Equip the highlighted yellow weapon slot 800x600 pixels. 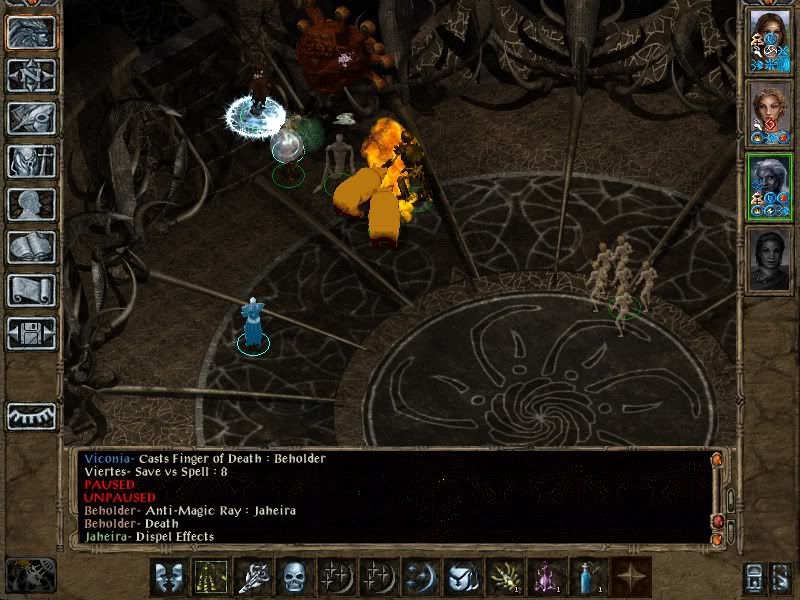[x=210, y=577]
